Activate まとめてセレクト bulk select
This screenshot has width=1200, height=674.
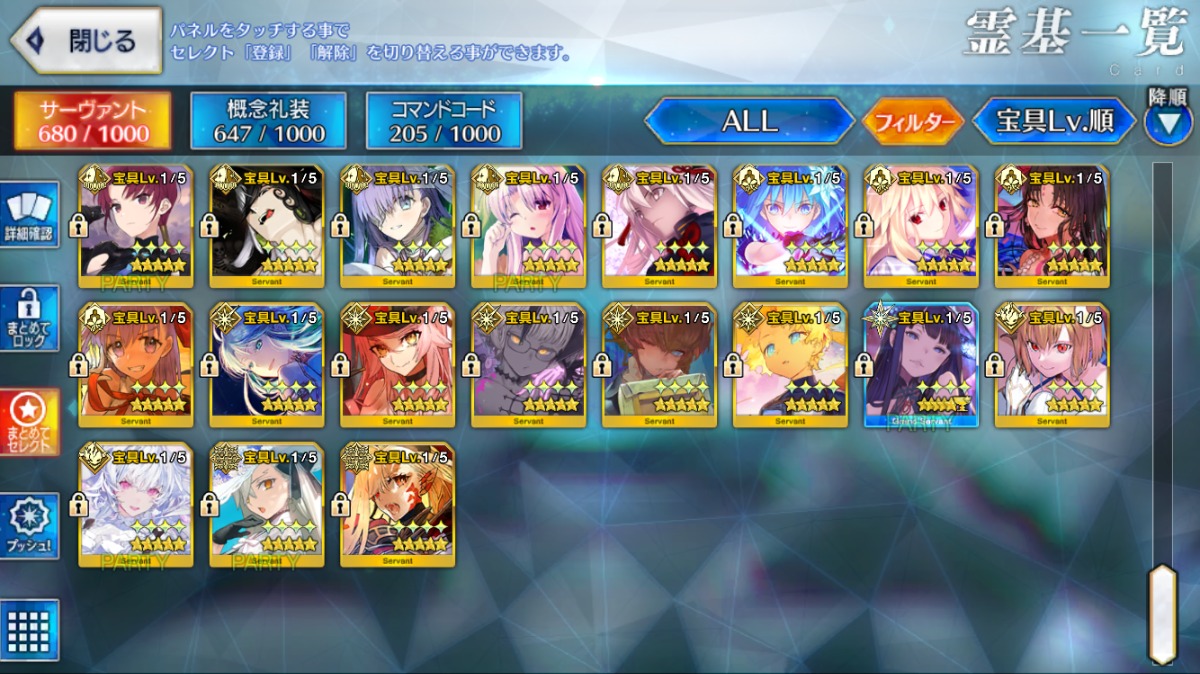(30, 421)
